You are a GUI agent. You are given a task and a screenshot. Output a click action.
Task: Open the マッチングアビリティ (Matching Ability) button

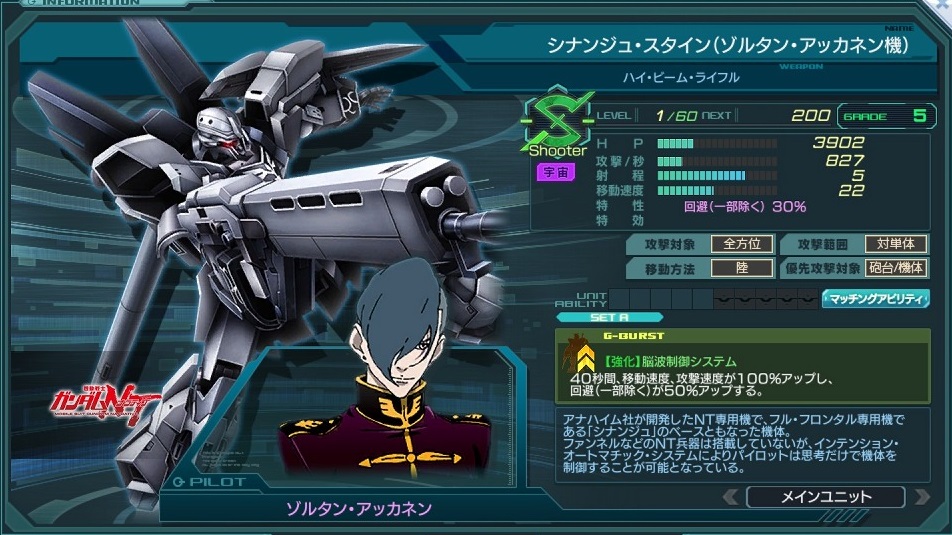pos(874,299)
